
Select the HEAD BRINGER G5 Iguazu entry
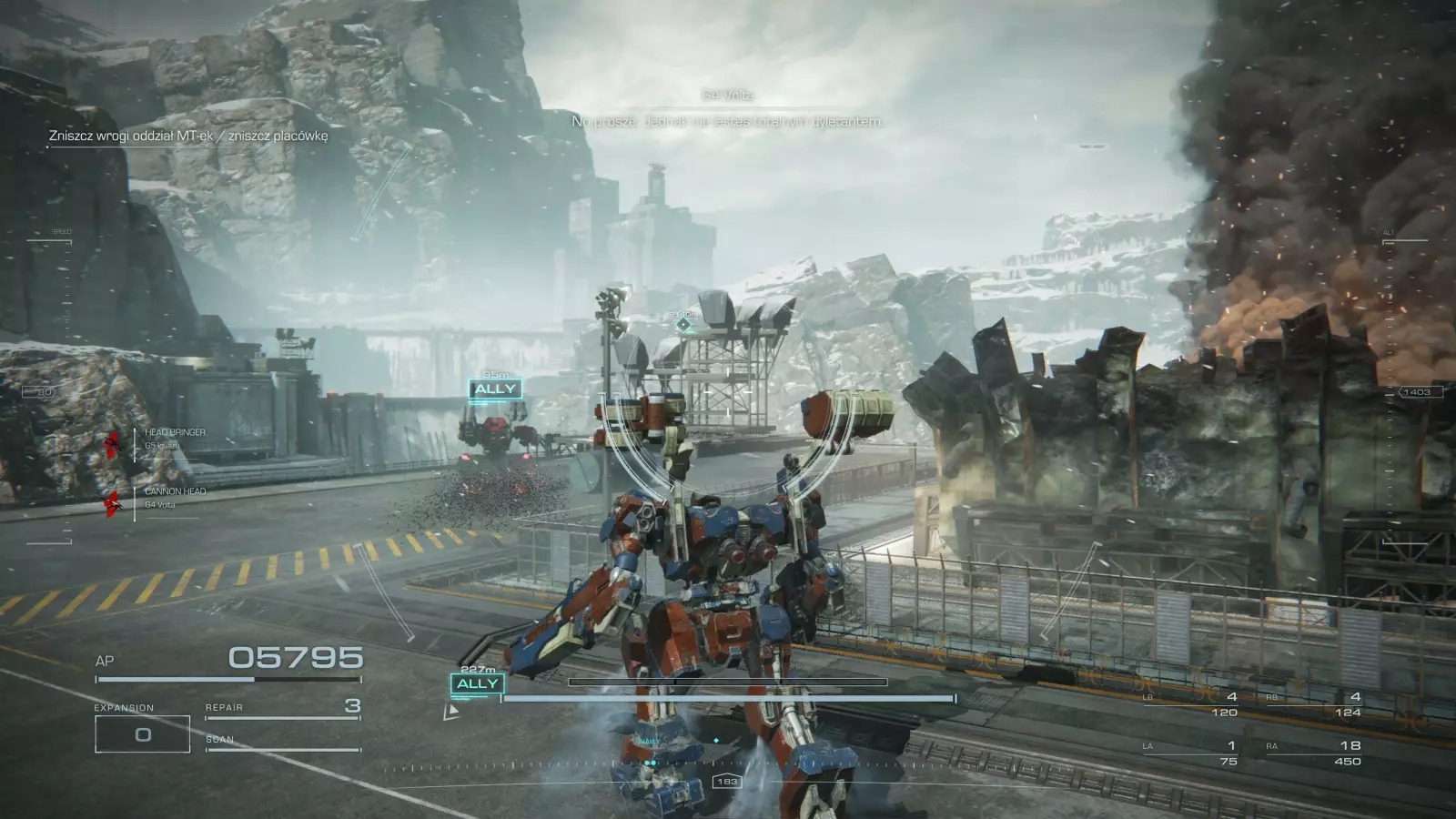click(x=173, y=439)
